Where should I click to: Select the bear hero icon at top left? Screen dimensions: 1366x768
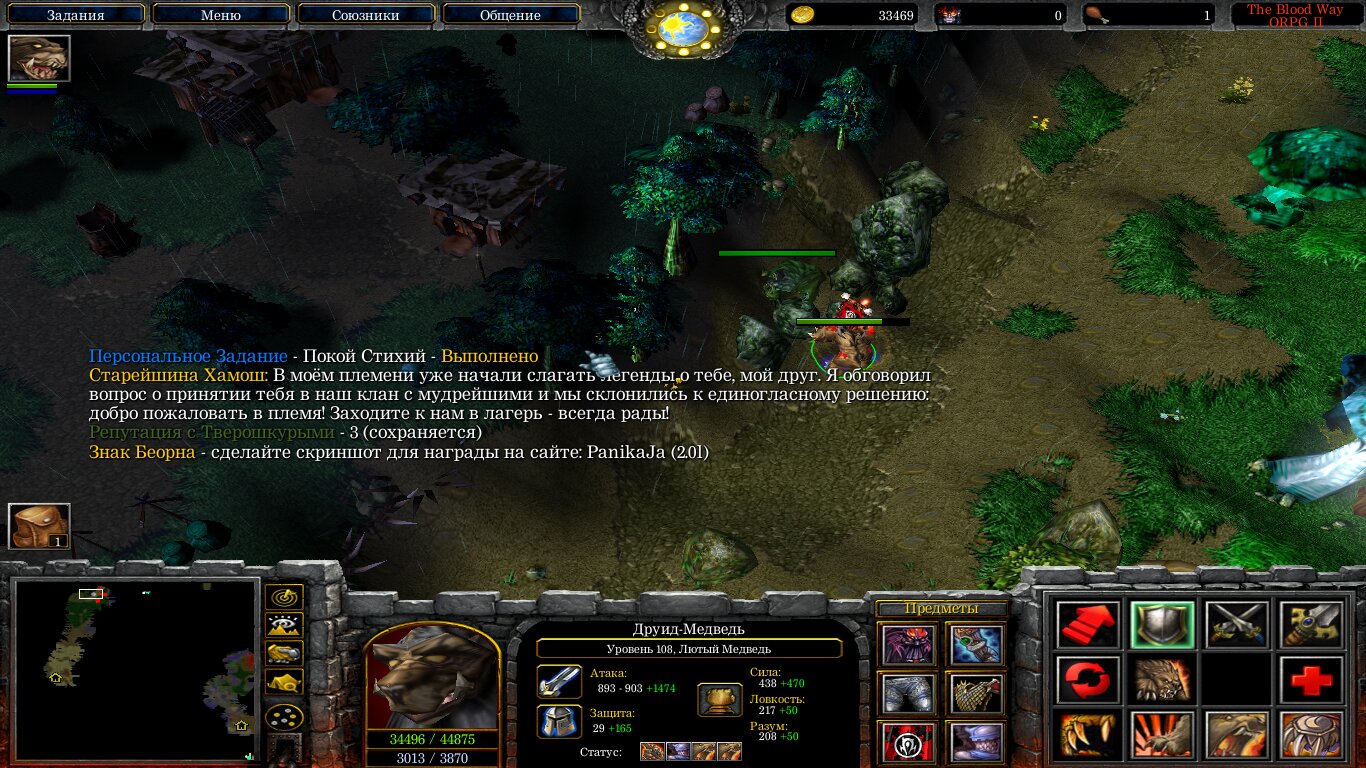(39, 58)
